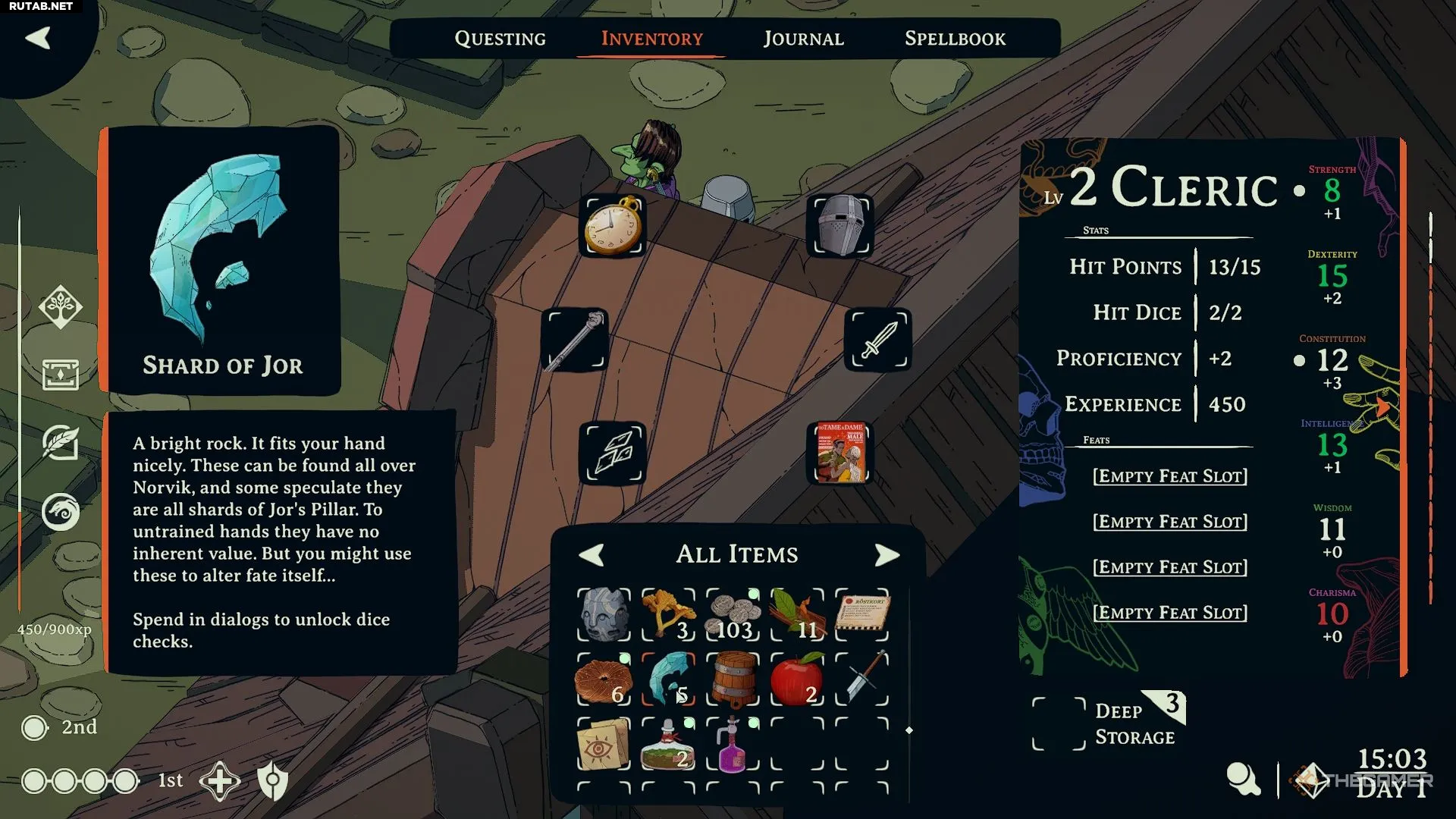Open the Journal tab
The width and height of the screenshot is (1456, 819).
coord(803,39)
